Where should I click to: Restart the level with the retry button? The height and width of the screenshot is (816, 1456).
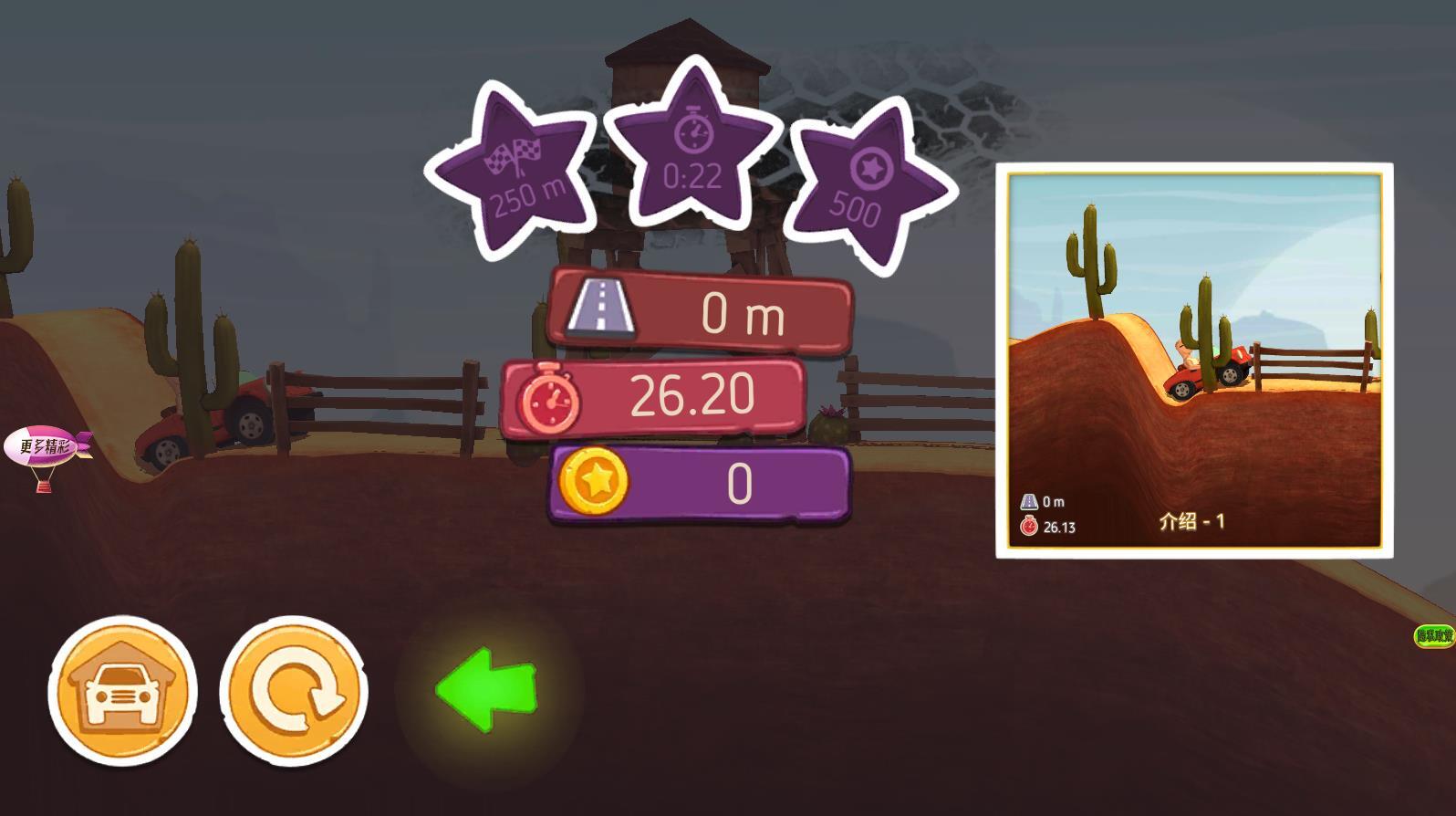pyautogui.click(x=293, y=690)
